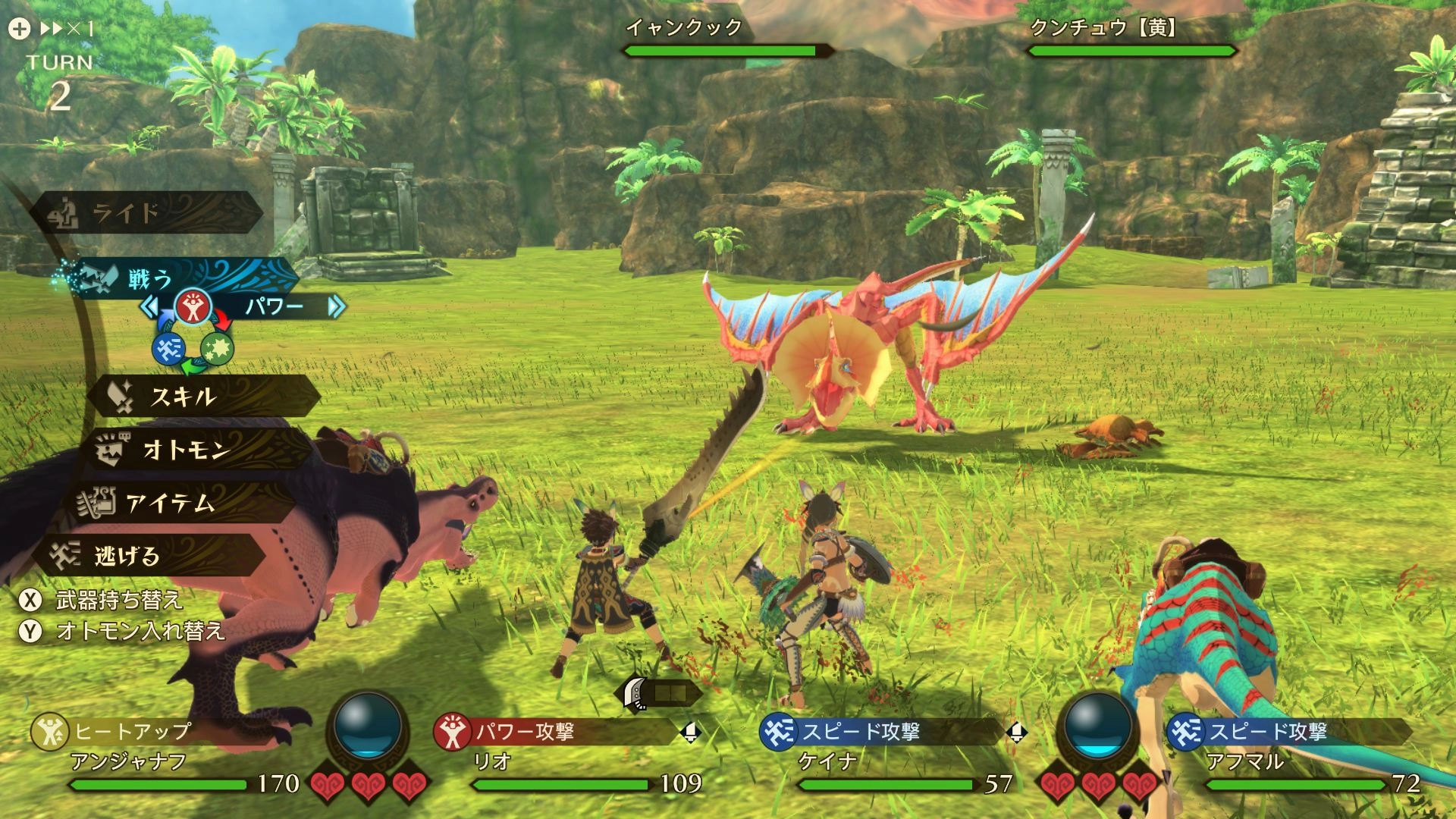The width and height of the screenshot is (1456, 819).
Task: Select the red Power attack type icon
Action: click(x=193, y=306)
